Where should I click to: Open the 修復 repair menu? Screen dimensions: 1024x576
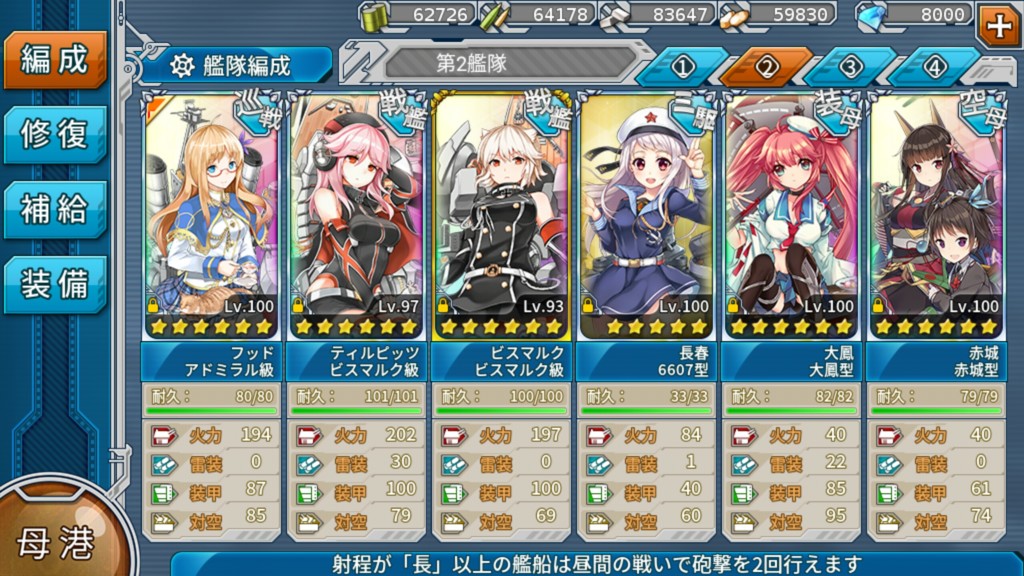click(54, 133)
